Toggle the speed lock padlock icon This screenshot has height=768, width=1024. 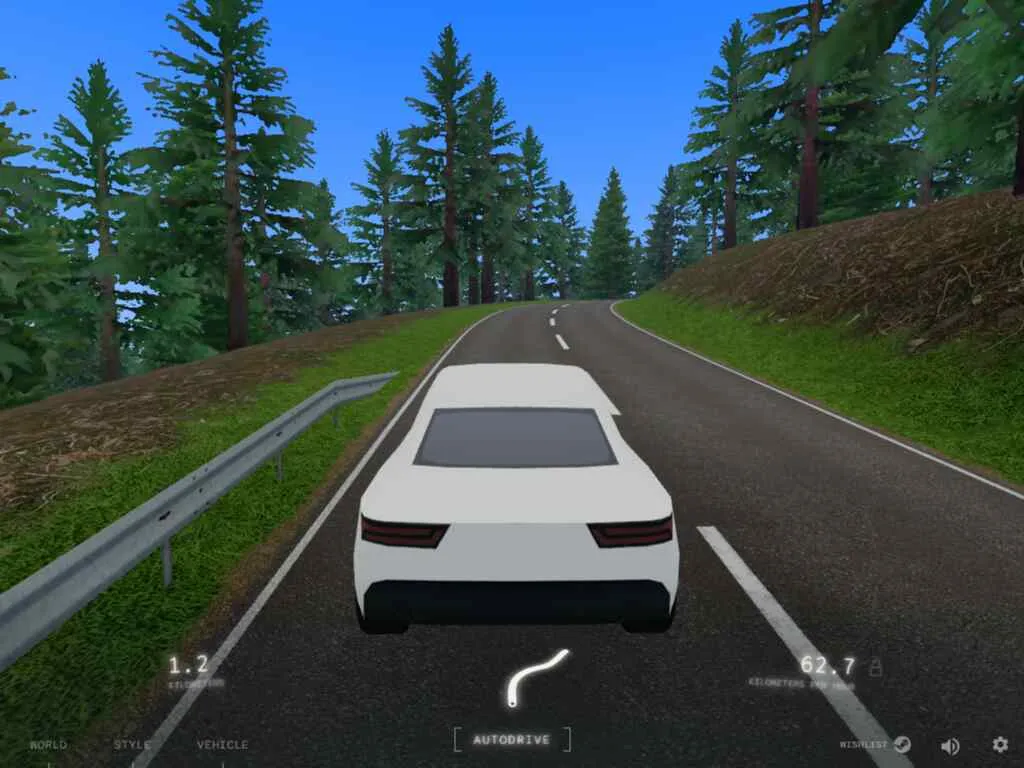876,666
